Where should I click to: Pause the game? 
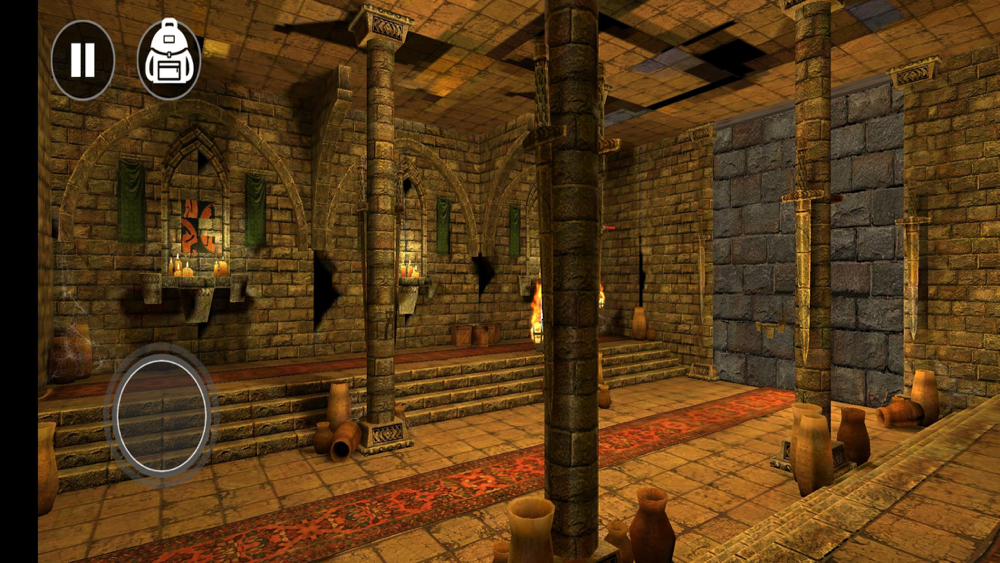[83, 60]
